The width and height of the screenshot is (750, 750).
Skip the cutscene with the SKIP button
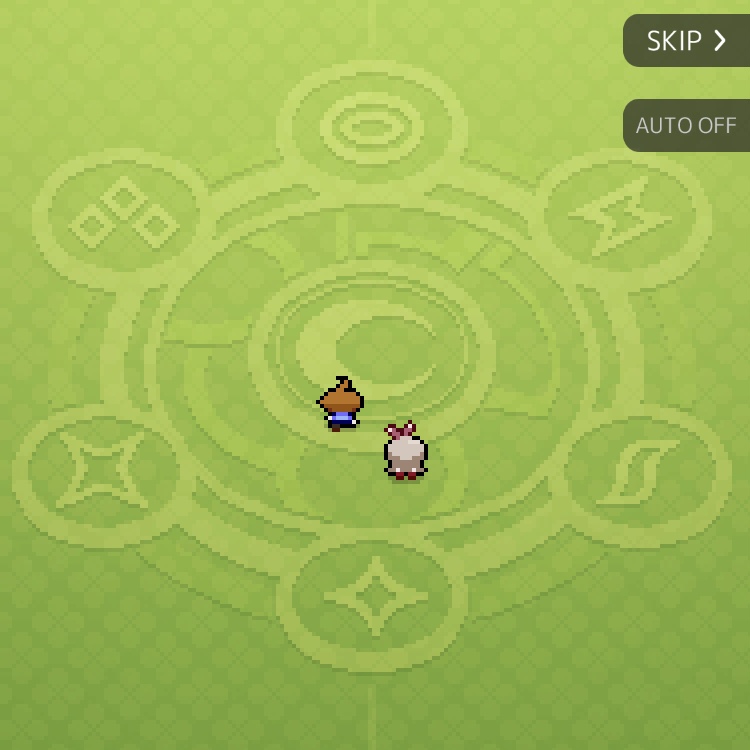tap(687, 41)
